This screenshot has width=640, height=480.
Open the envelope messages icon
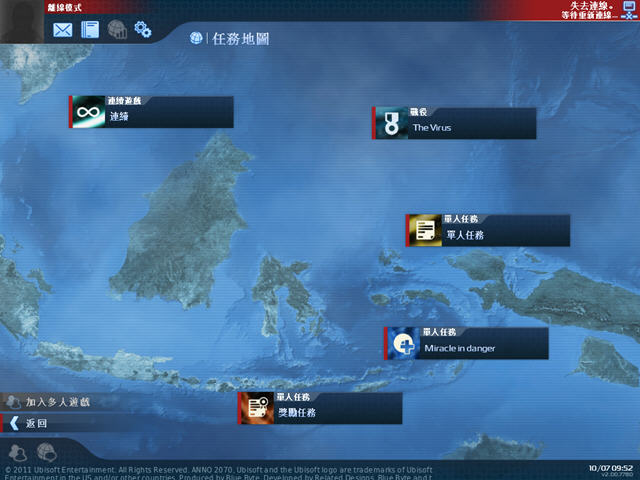63,30
